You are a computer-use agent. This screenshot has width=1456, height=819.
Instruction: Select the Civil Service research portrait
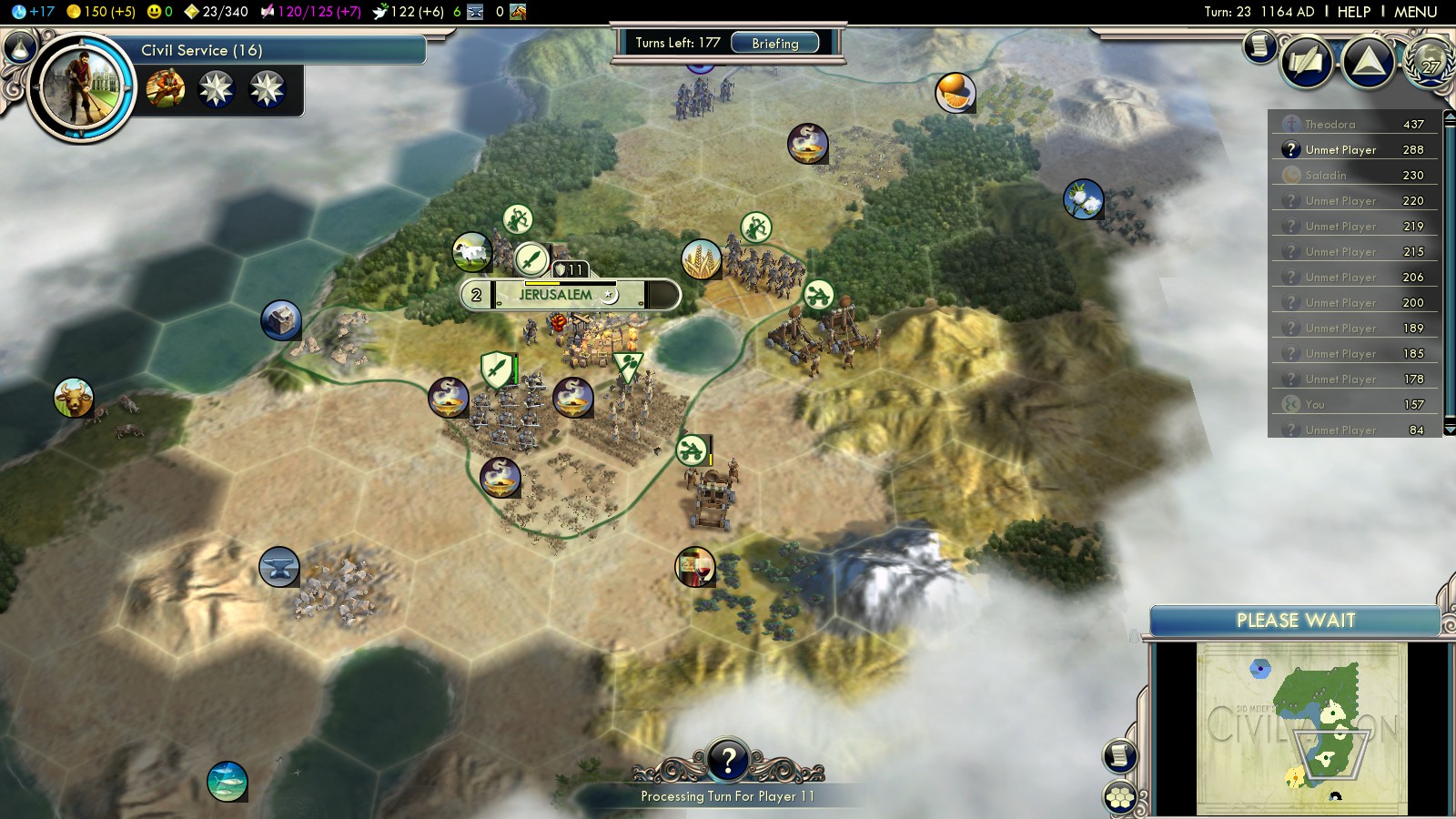tap(81, 88)
